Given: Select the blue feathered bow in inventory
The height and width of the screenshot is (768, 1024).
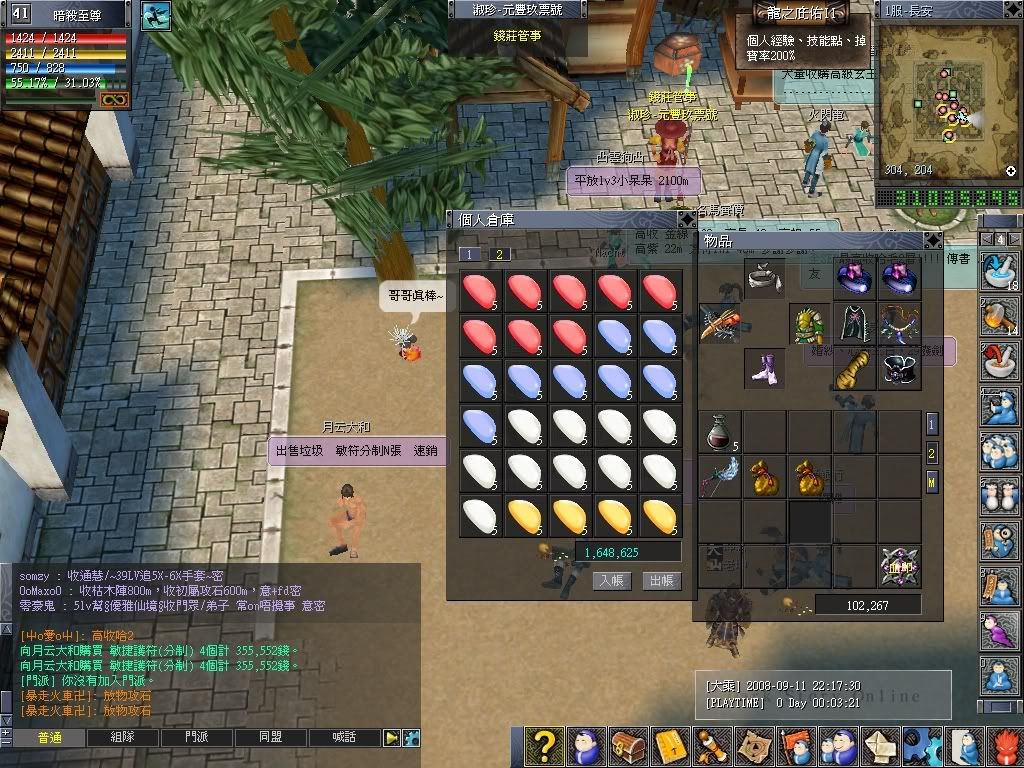Looking at the screenshot, I should 718,477.
